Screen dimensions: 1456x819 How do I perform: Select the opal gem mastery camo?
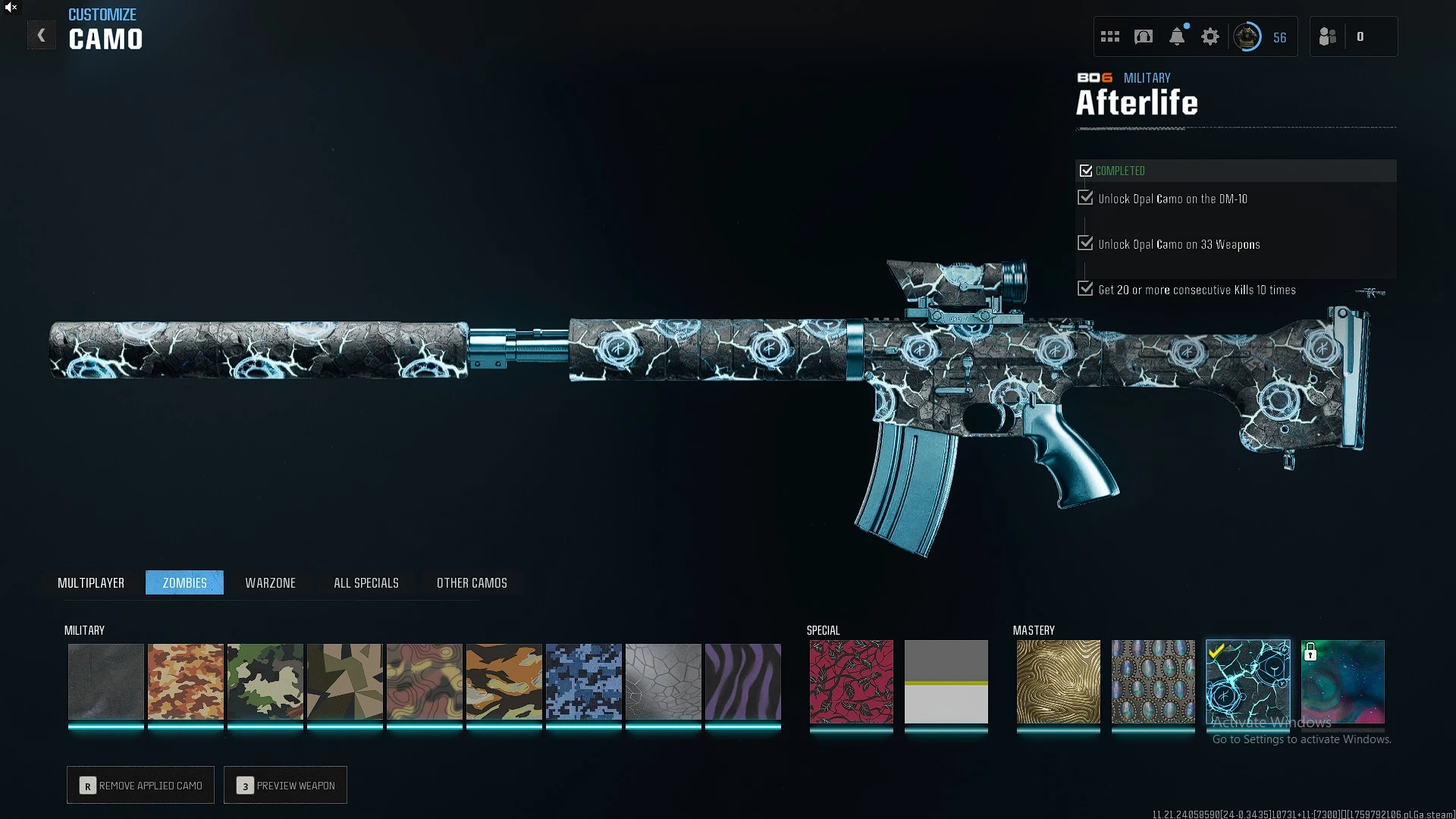pos(1153,682)
